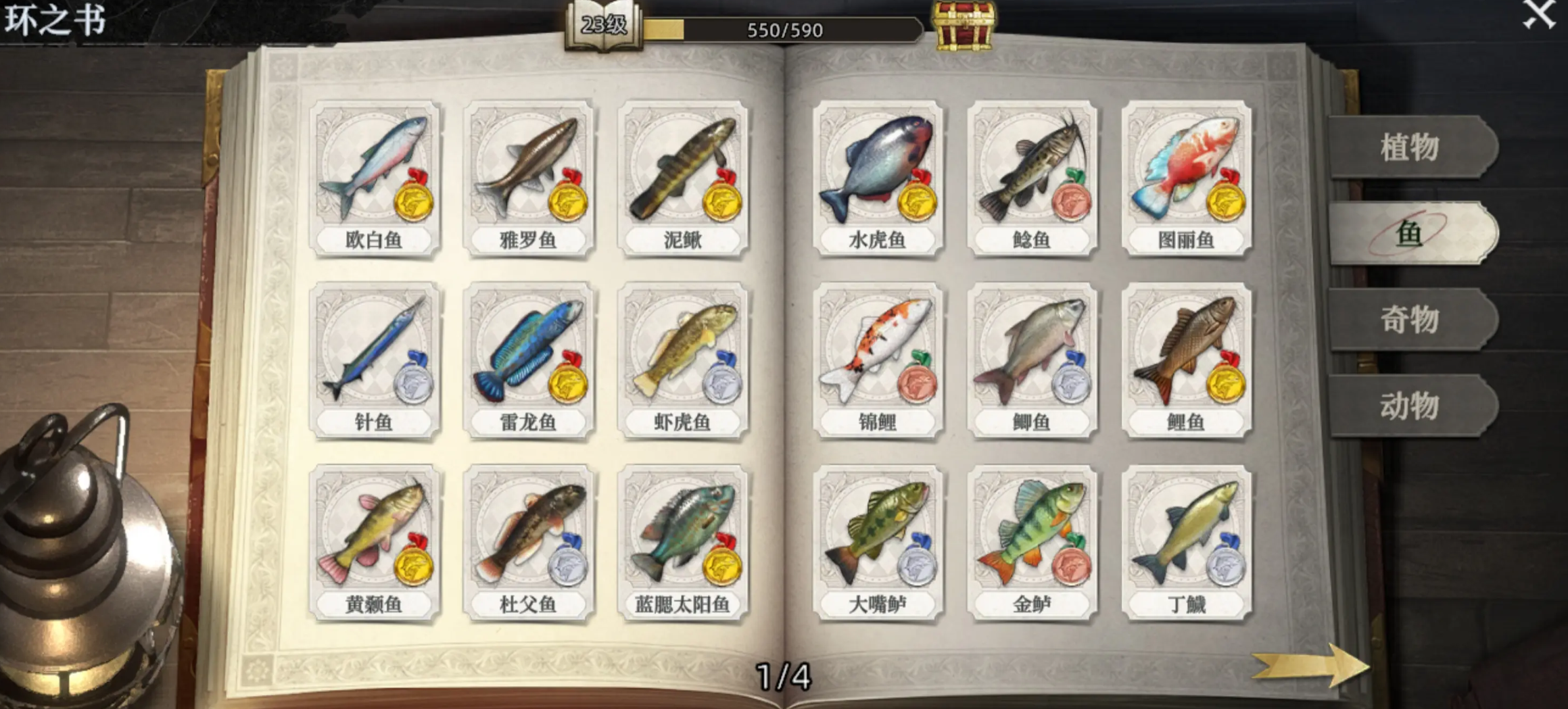Switch to the 植物 tab
Screen dimensions: 1568x709
1411,147
